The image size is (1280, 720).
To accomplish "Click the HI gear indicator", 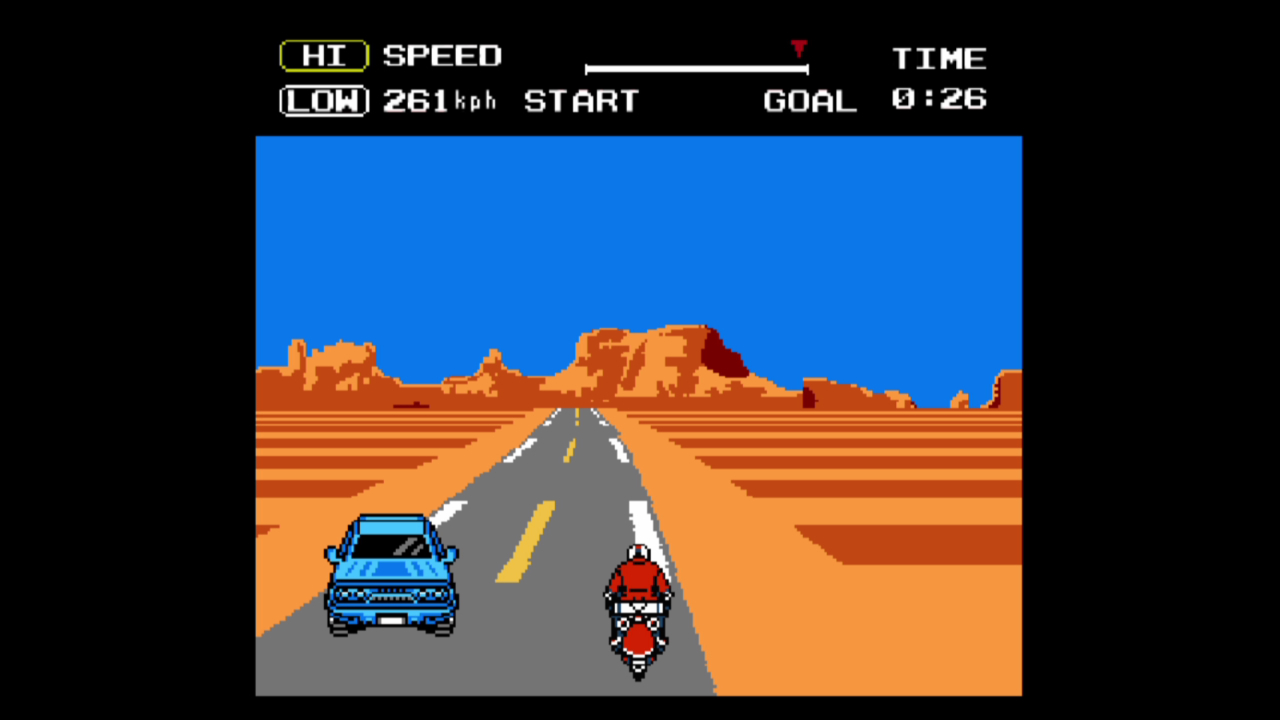I will [323, 56].
